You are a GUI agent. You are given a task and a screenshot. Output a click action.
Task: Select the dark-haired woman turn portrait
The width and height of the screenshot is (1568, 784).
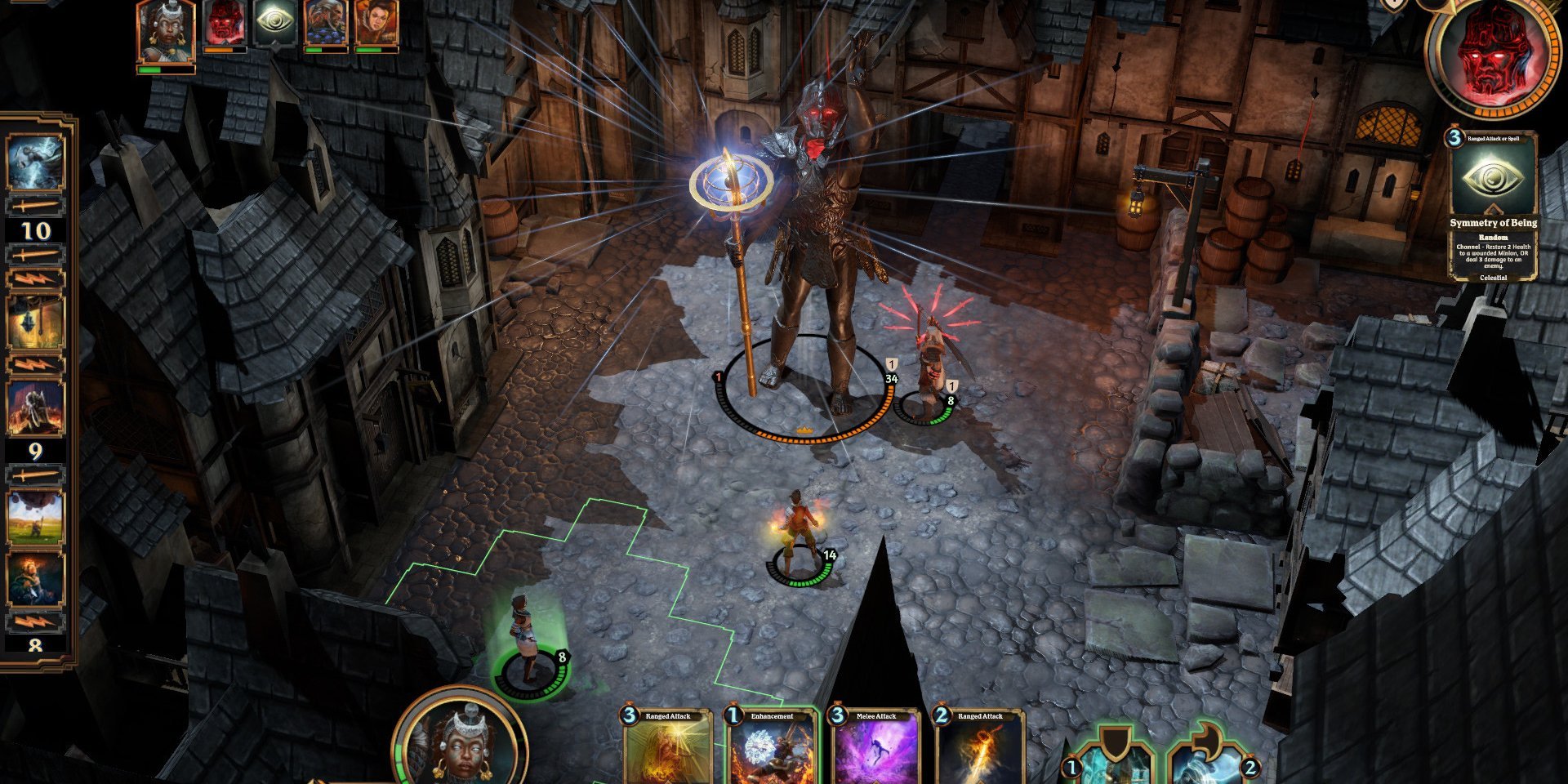click(x=376, y=24)
